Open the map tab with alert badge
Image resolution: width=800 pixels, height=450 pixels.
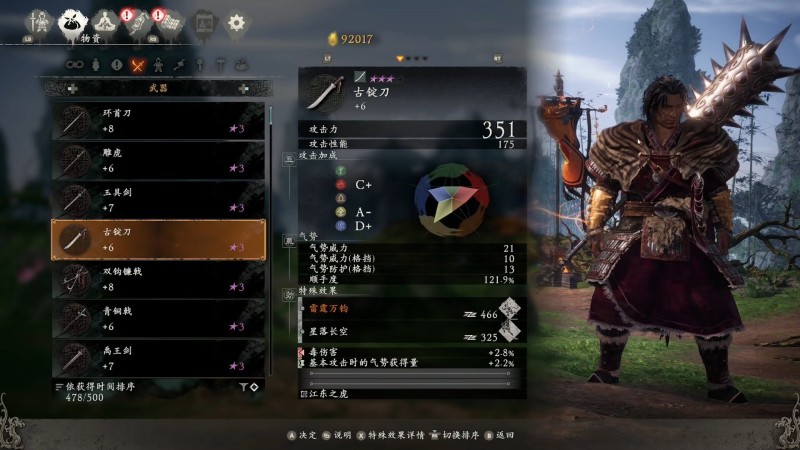tap(170, 21)
